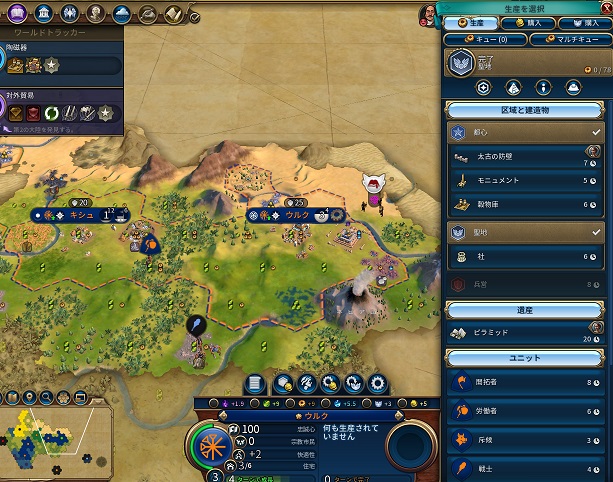Collapse the 遺産 wonders section header
This screenshot has width=613, height=482.
click(525, 310)
